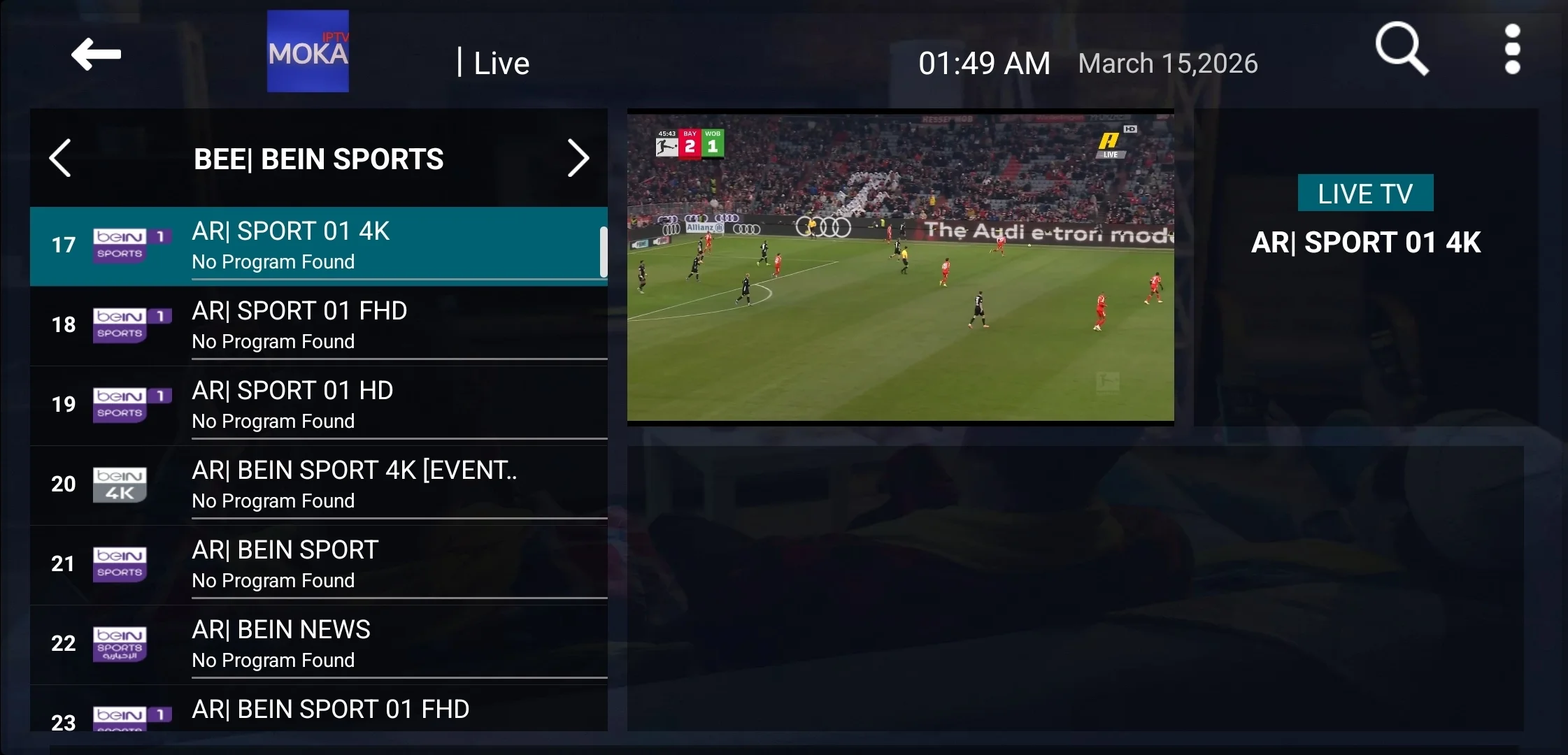This screenshot has width=1568, height=755.
Task: Click the beIN Sports News logo on channel 22
Action: tap(120, 642)
